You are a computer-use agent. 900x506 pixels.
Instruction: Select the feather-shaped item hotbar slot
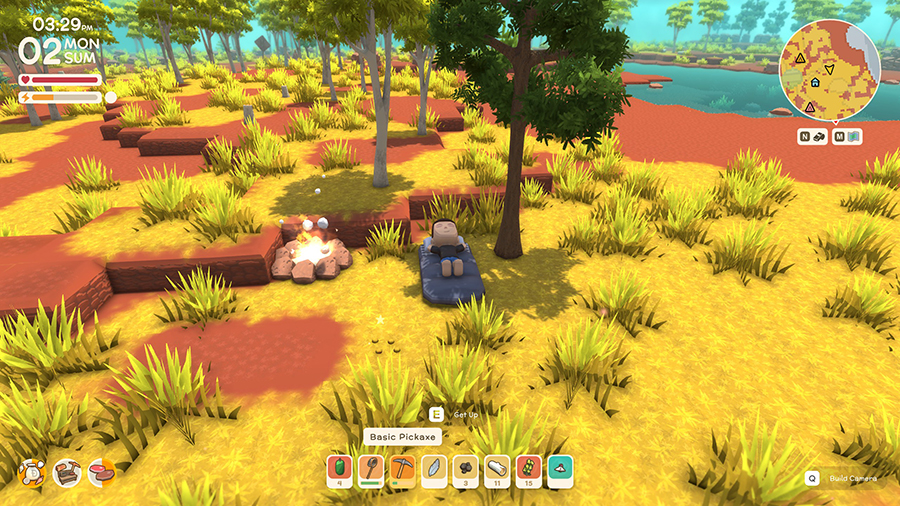pos(434,470)
